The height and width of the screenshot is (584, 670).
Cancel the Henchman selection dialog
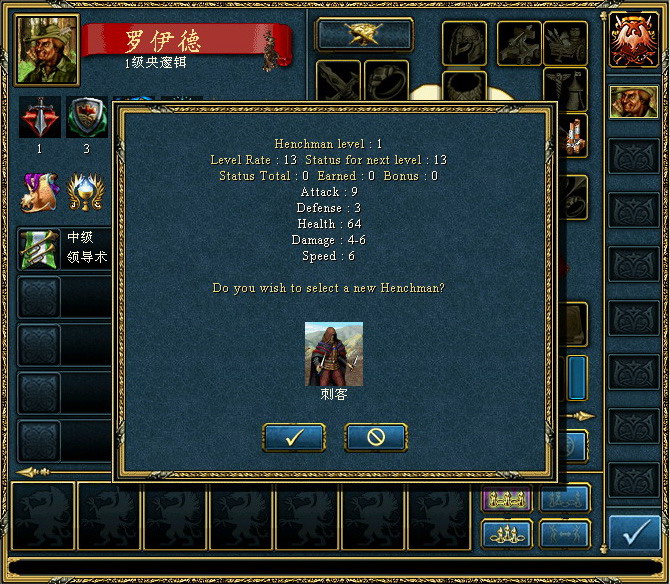coord(376,437)
